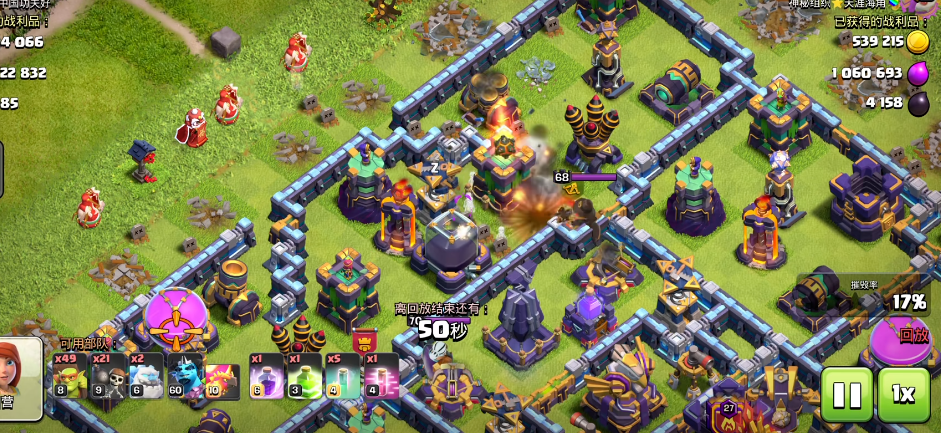Select the purple spell bottle, level 6

pos(265,376)
